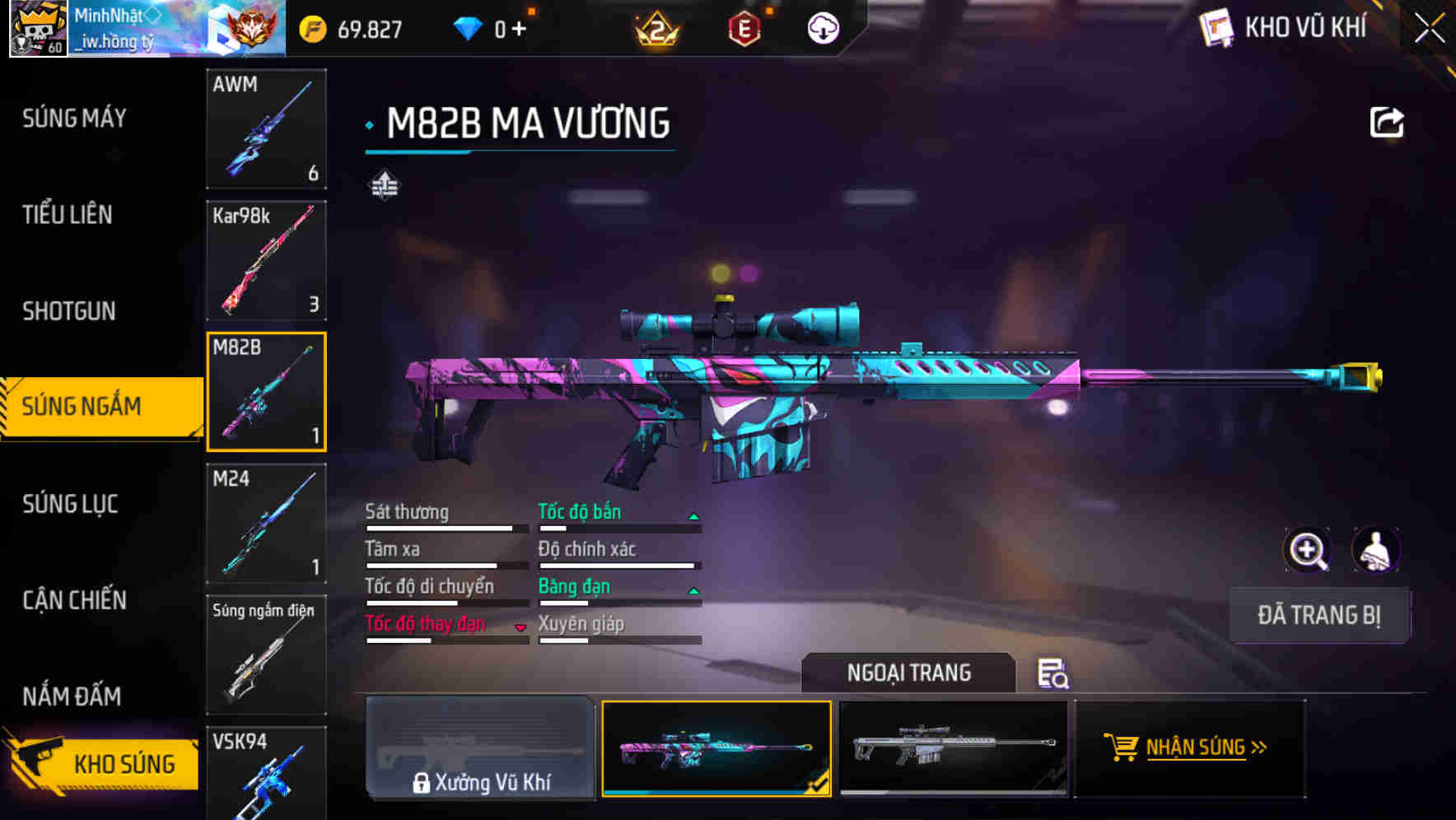Share the M82B Ma Vương weapon
This screenshot has width=1456, height=820.
tap(1386, 121)
